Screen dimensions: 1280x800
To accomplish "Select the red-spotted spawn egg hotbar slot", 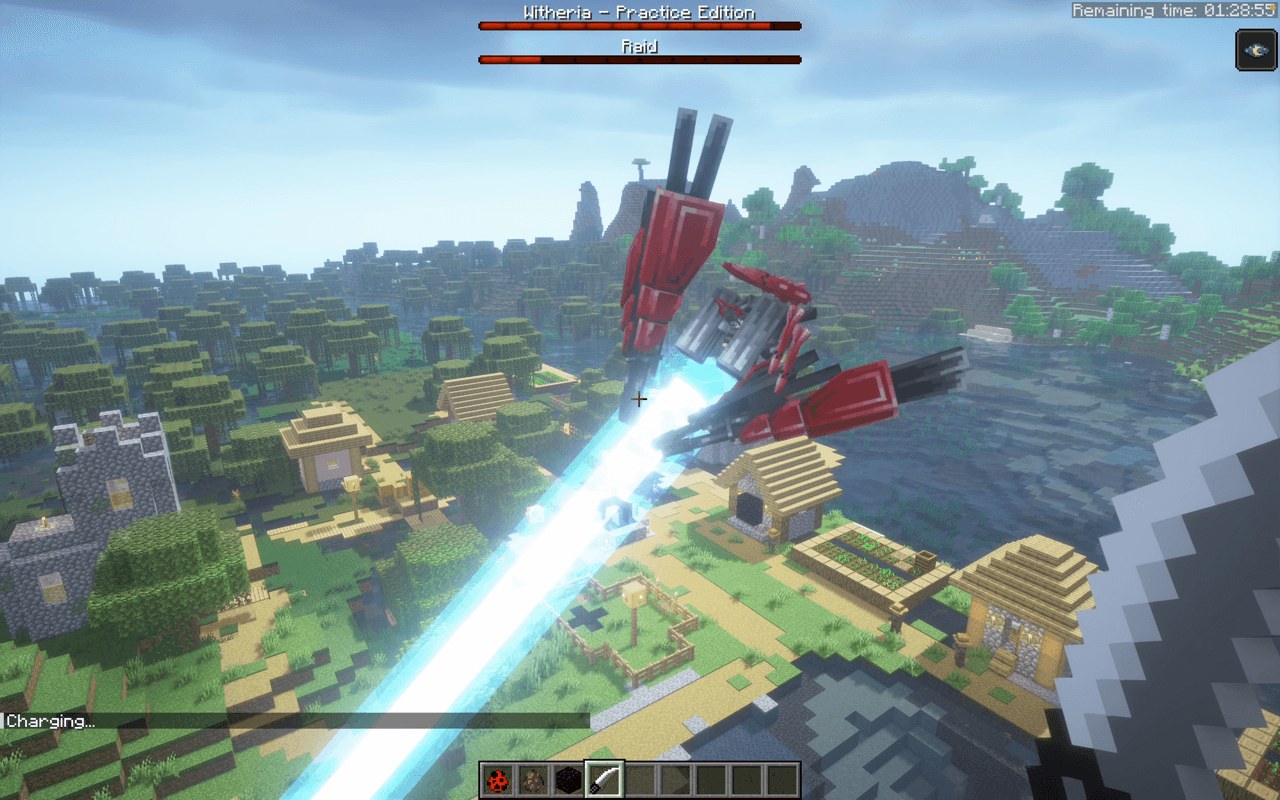I will (497, 779).
